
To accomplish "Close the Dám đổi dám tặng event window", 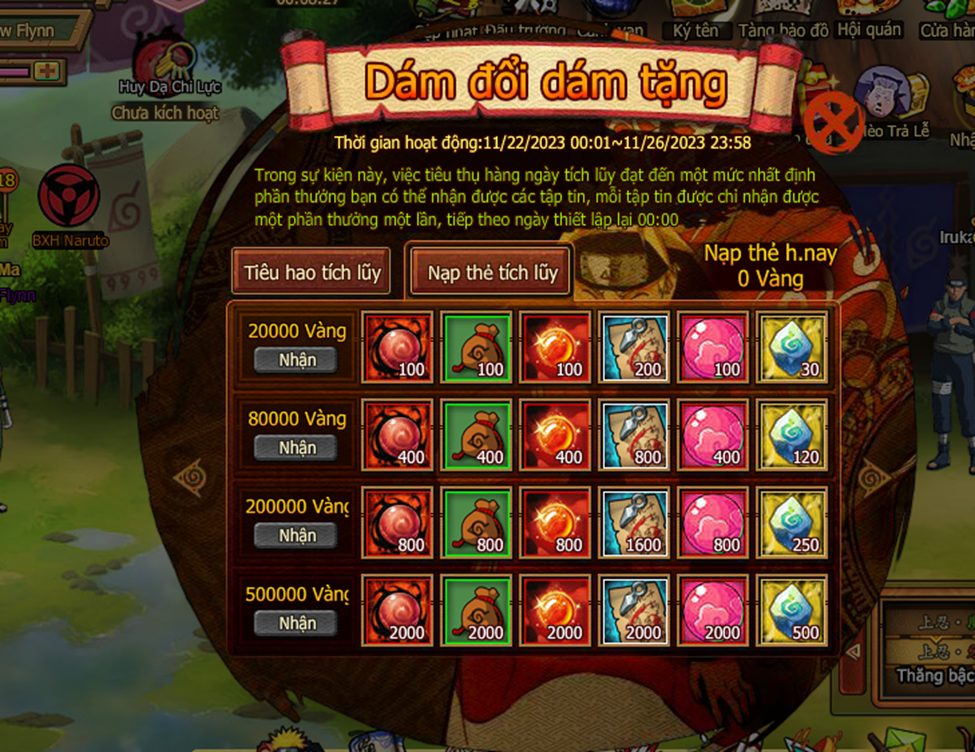I will (834, 124).
